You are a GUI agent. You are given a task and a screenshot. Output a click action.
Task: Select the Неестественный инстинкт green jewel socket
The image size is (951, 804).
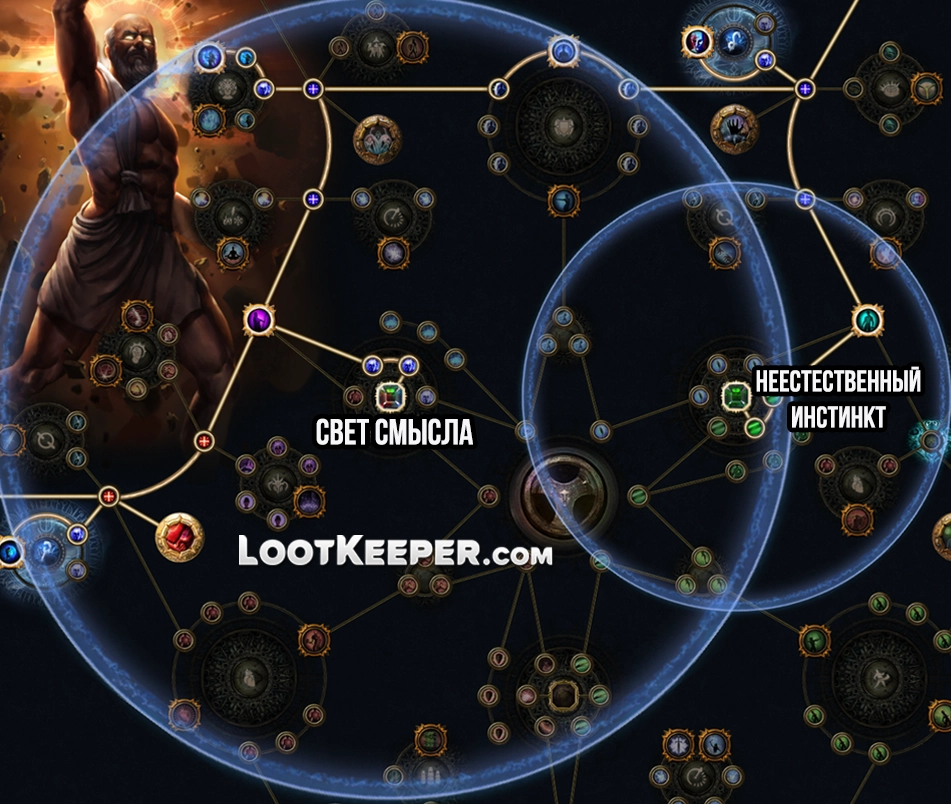coord(735,396)
